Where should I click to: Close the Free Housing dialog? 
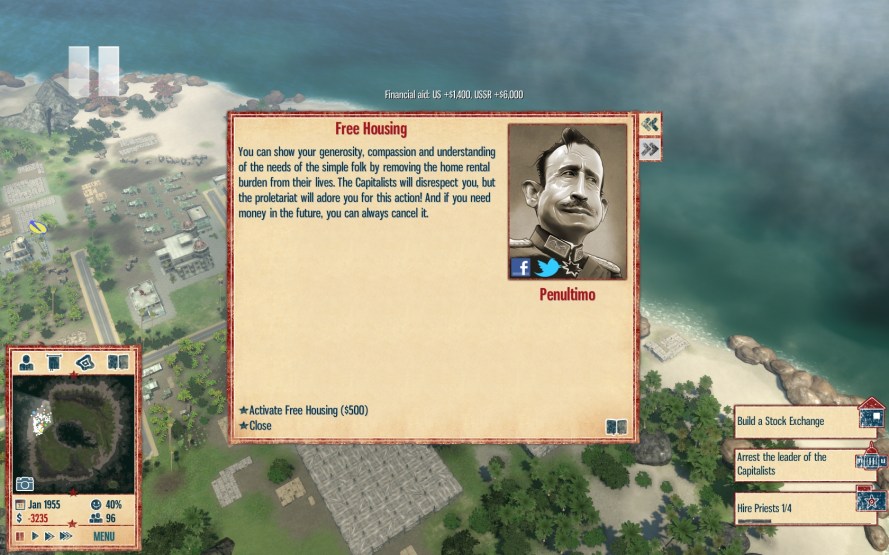tap(259, 426)
